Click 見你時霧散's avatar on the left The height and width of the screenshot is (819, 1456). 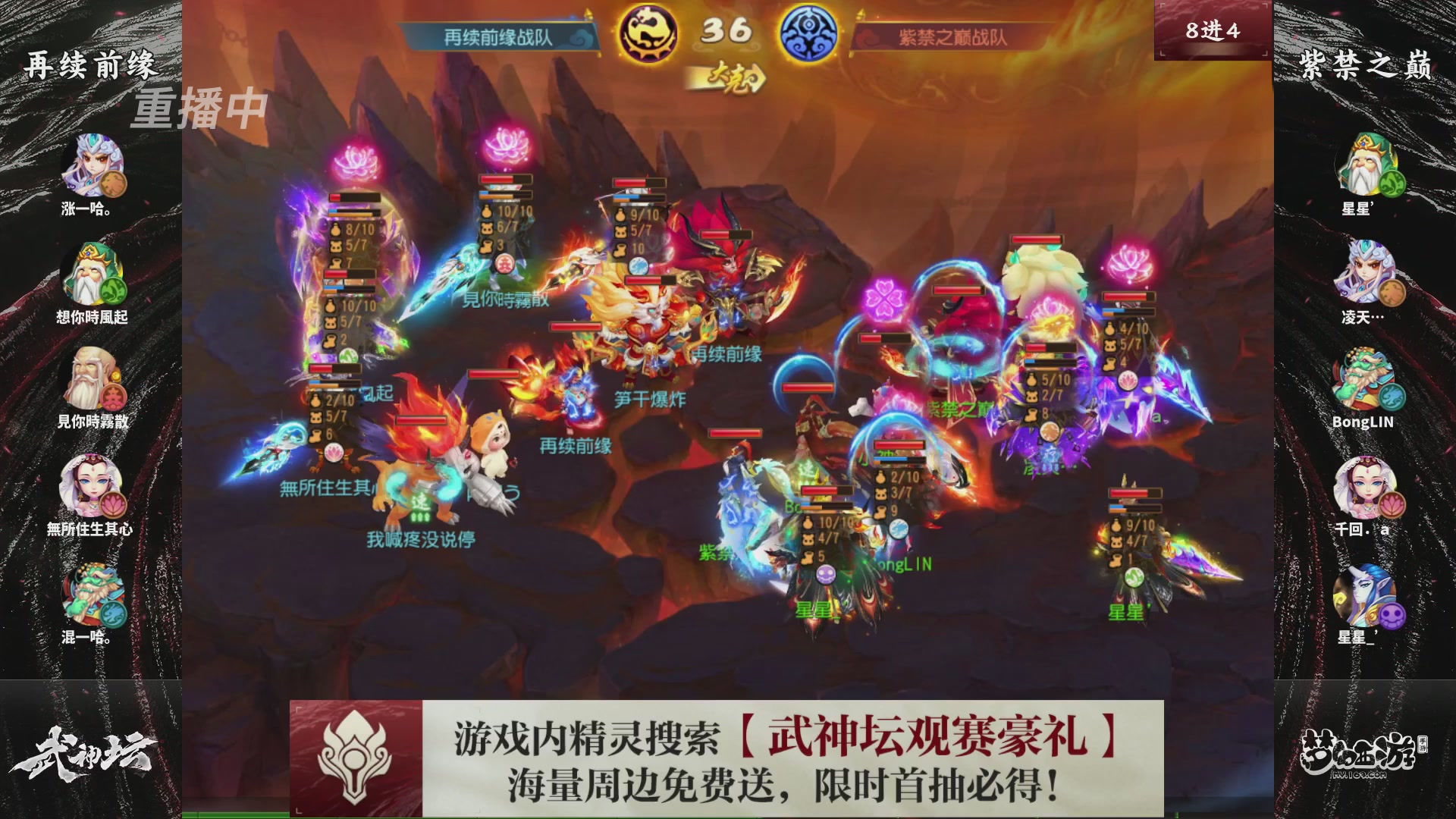[x=91, y=377]
